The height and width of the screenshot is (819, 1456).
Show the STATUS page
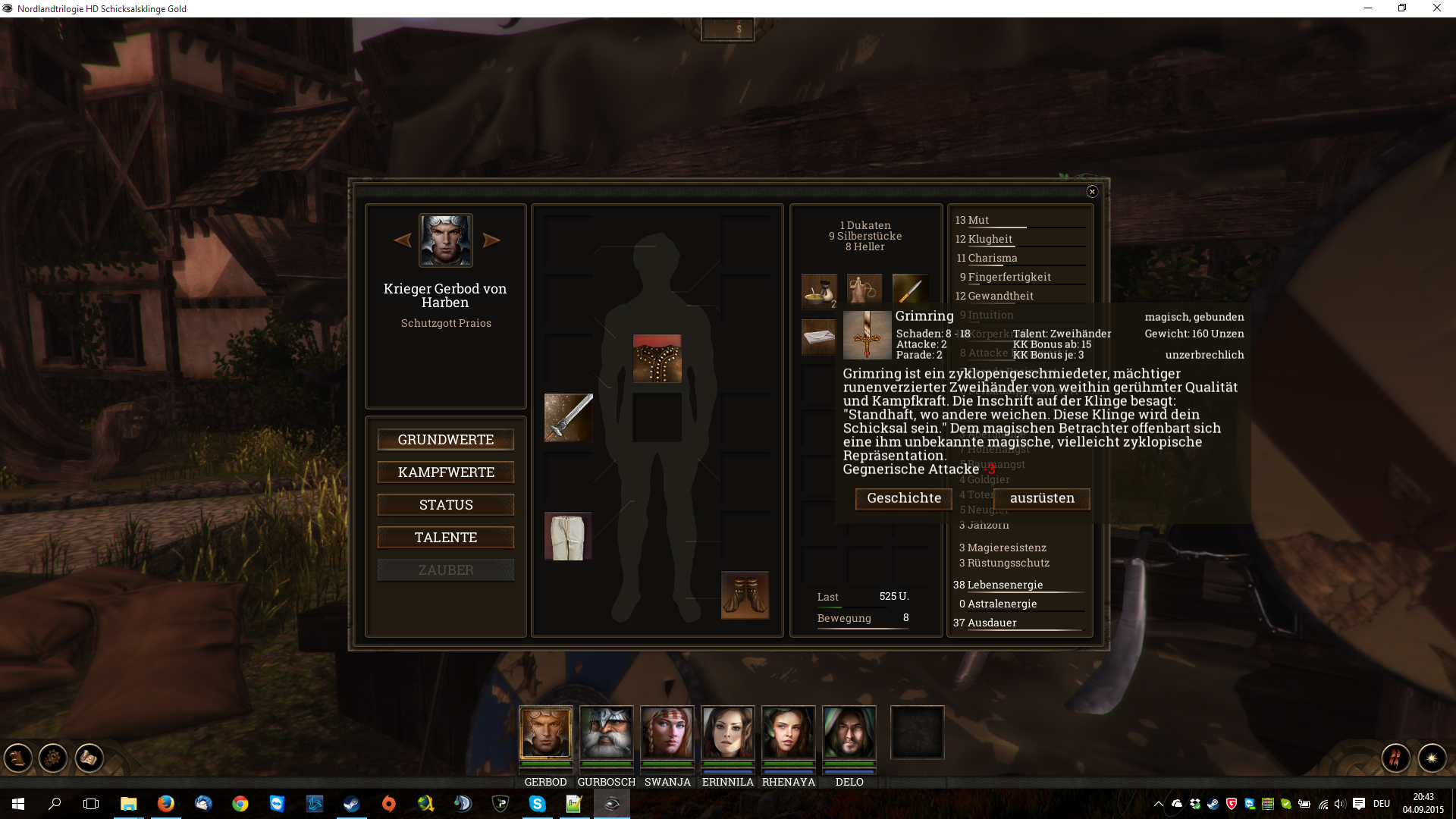coord(446,505)
